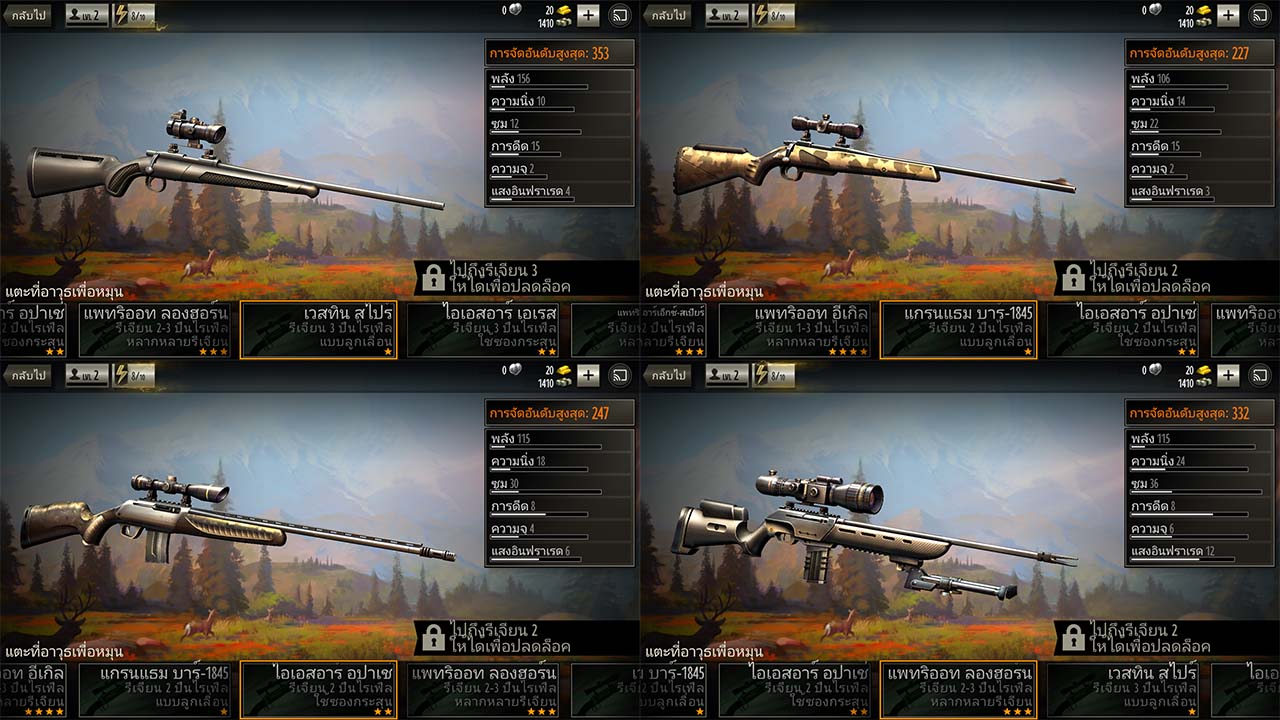The image size is (1280, 720).
Task: Tap the lightning energy icon showing 8/10
Action: tap(120, 15)
